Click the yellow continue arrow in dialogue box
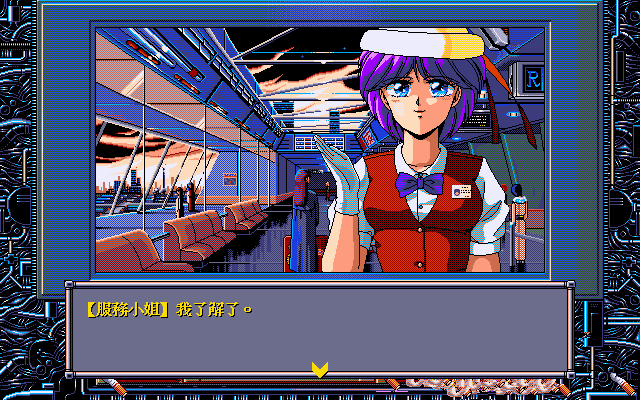The image size is (640, 400). [x=320, y=369]
